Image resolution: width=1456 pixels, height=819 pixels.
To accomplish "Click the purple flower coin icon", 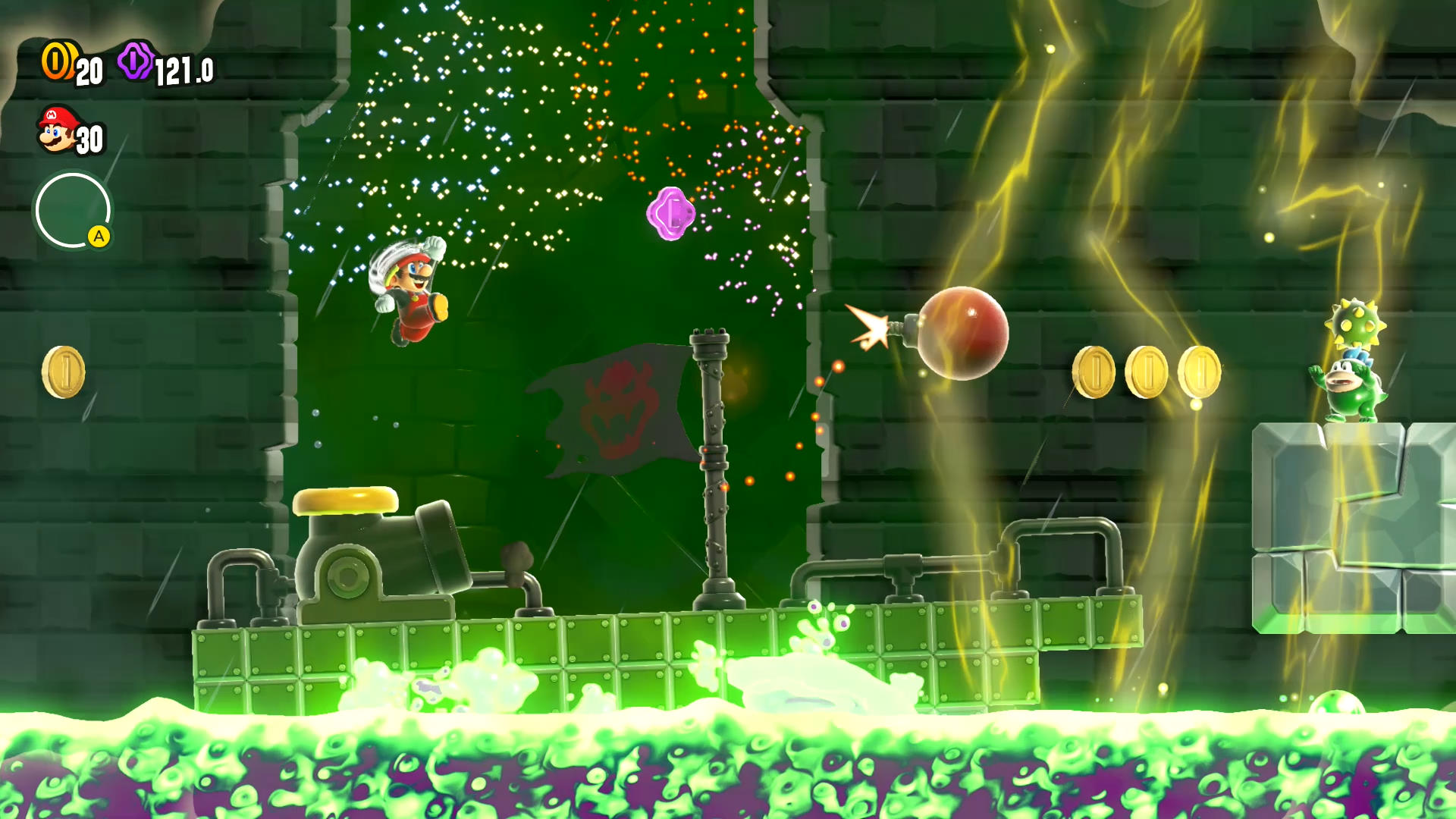I will tap(136, 61).
